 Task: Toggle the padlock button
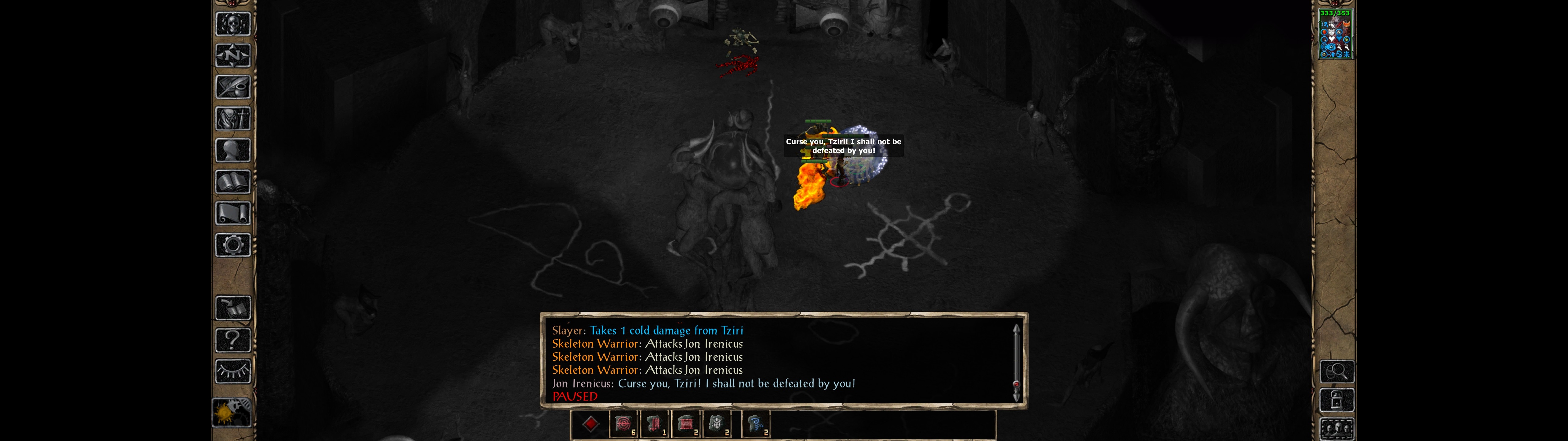point(1337,400)
